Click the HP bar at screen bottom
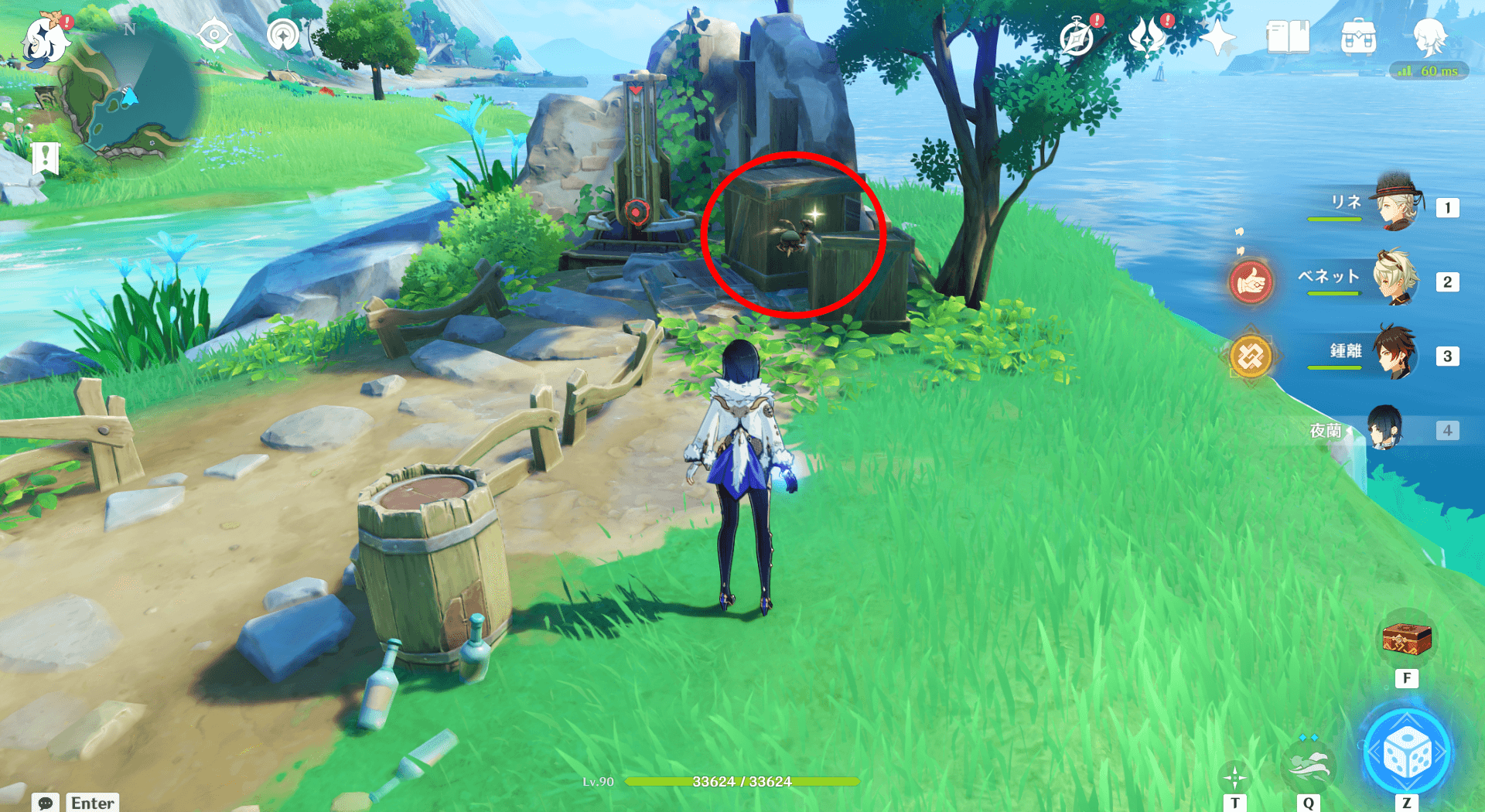The width and height of the screenshot is (1485, 812). (742, 782)
